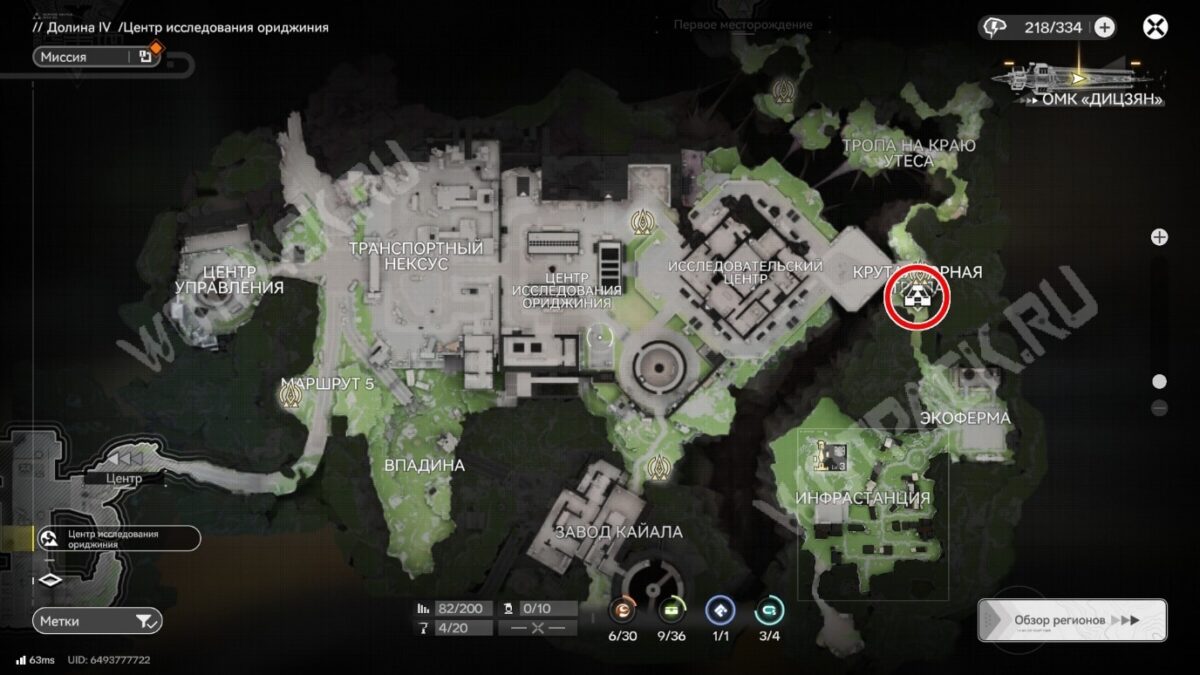
Task: Select Центр исследования ориджиния area entry
Action: click(117, 539)
